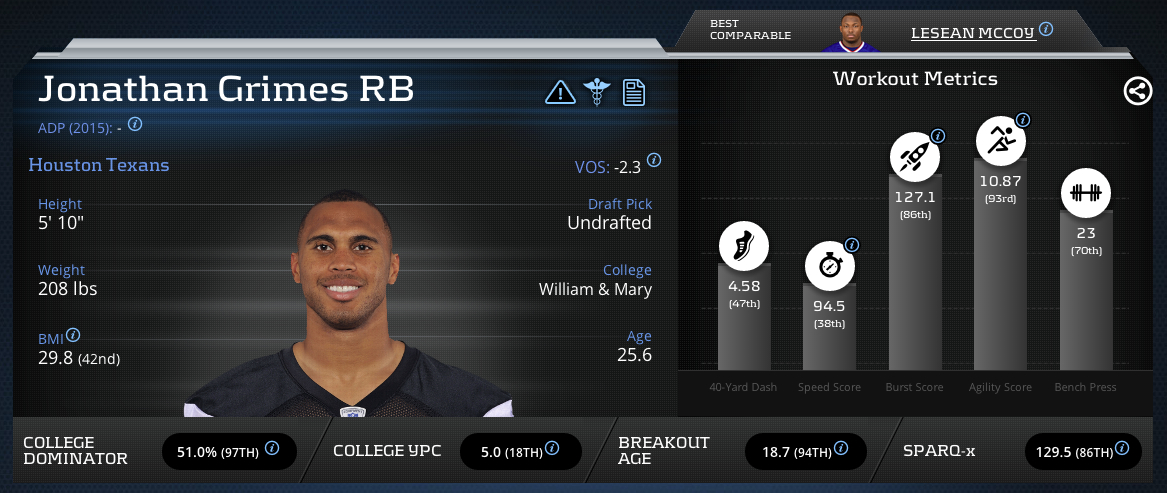Click LeSean McCoy's player thumbnail
The image size is (1167, 493).
pos(849,32)
